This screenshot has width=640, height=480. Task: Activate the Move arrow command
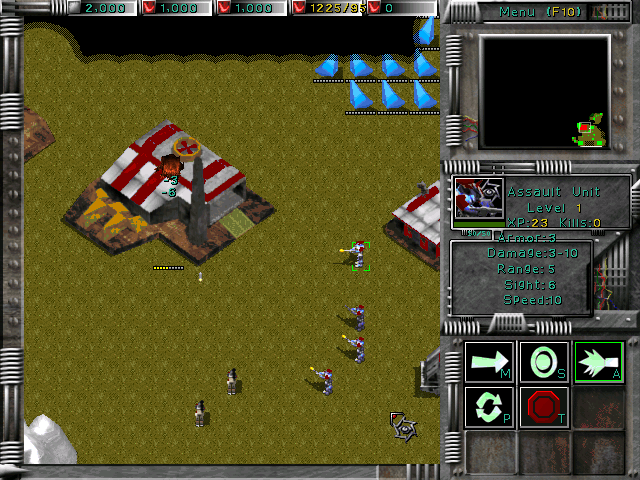[489, 360]
